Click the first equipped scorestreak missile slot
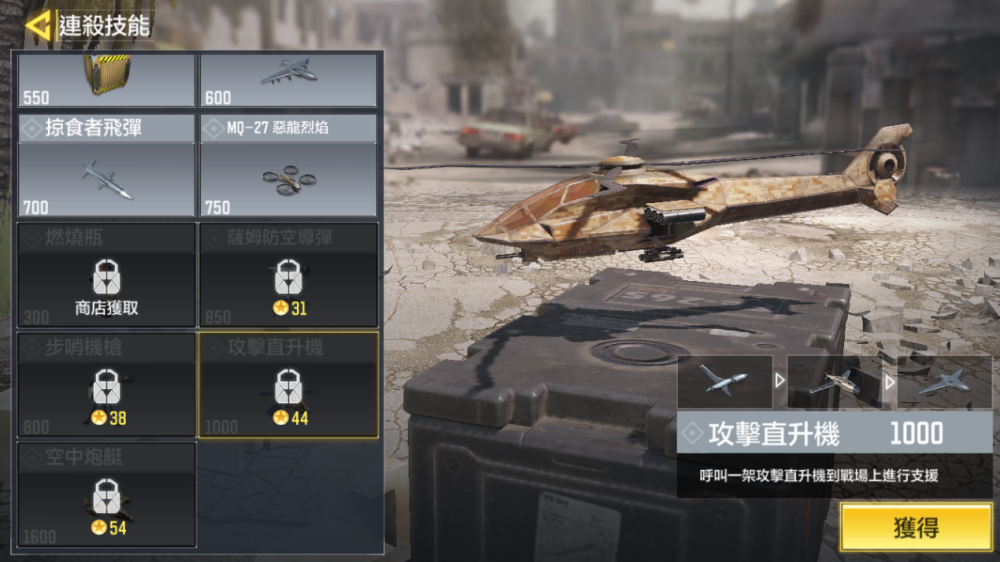The height and width of the screenshot is (562, 1000). (724, 381)
